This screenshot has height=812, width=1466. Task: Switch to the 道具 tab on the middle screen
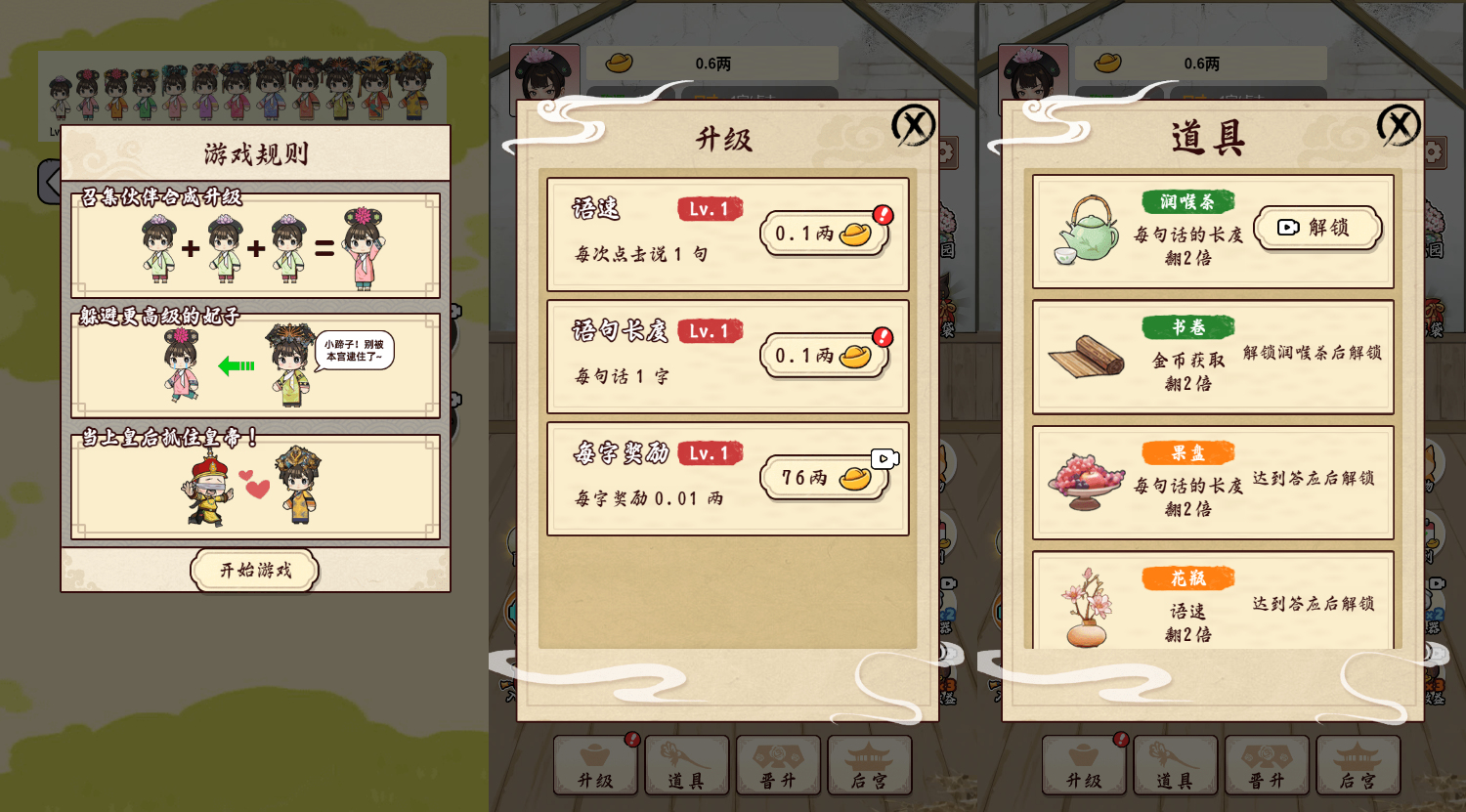tap(687, 765)
